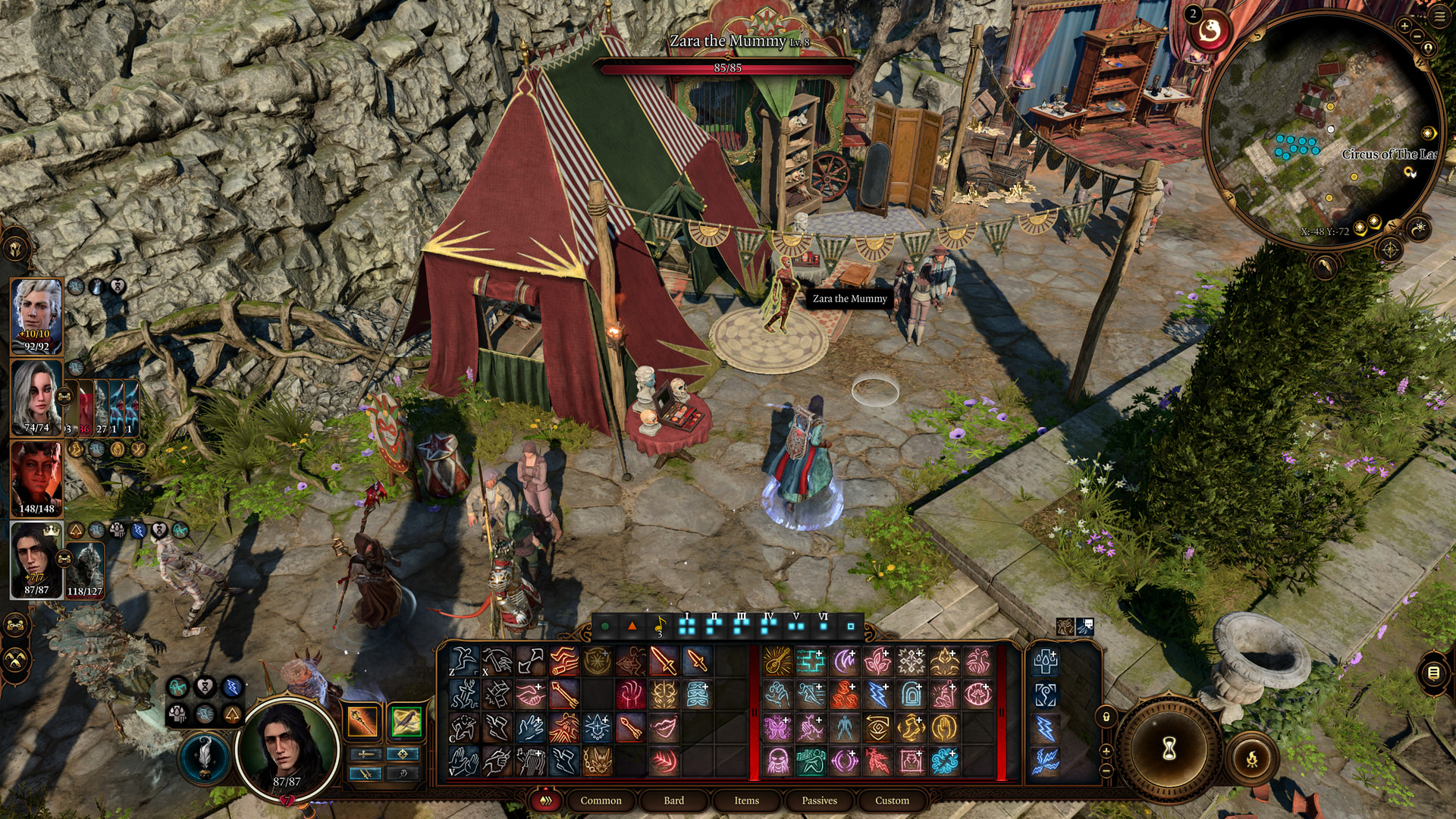The image size is (1456, 819).
Task: Select the staff melee weapon slot
Action: 362,721
